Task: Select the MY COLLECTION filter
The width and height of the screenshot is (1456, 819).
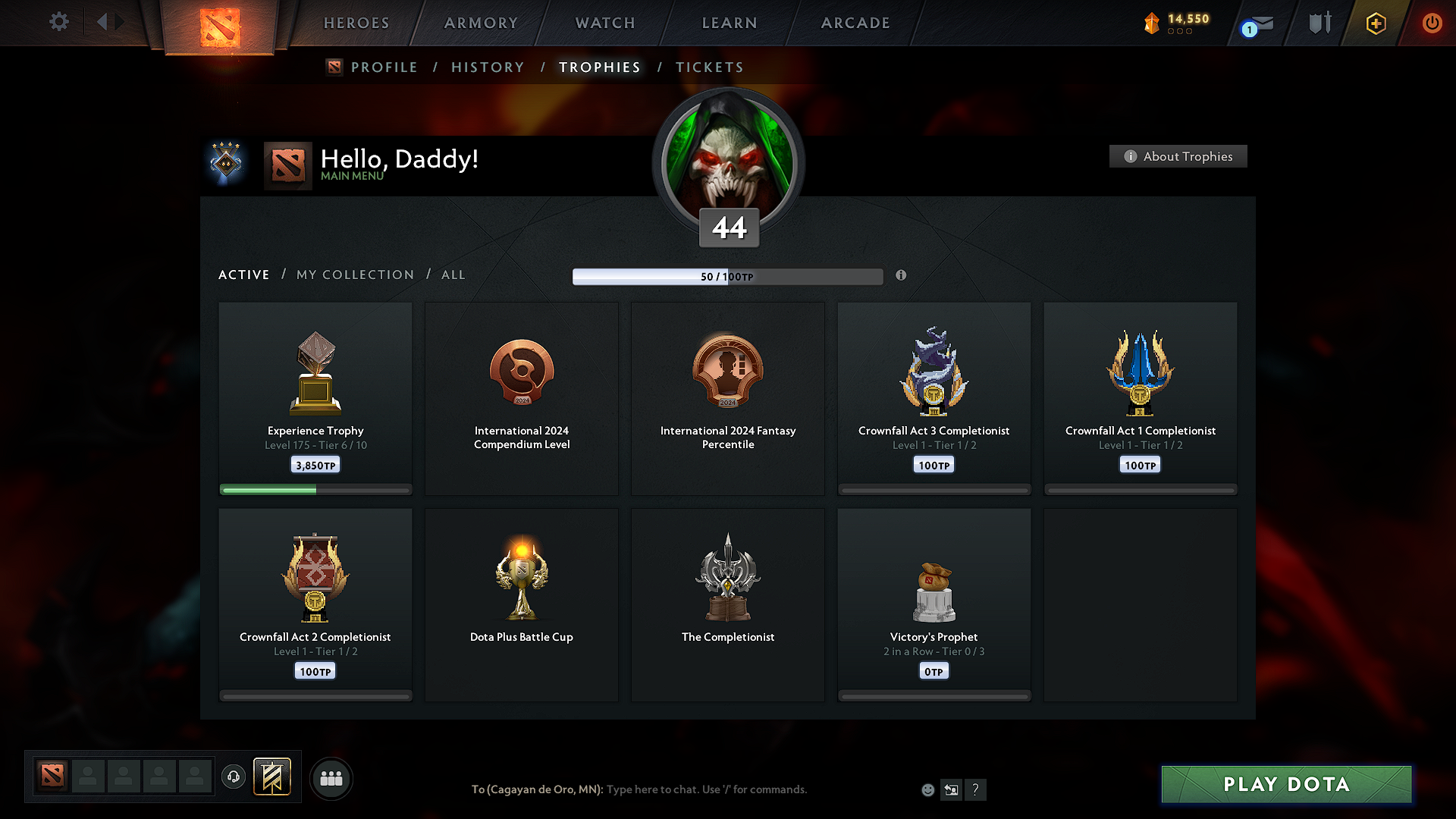Action: [354, 275]
